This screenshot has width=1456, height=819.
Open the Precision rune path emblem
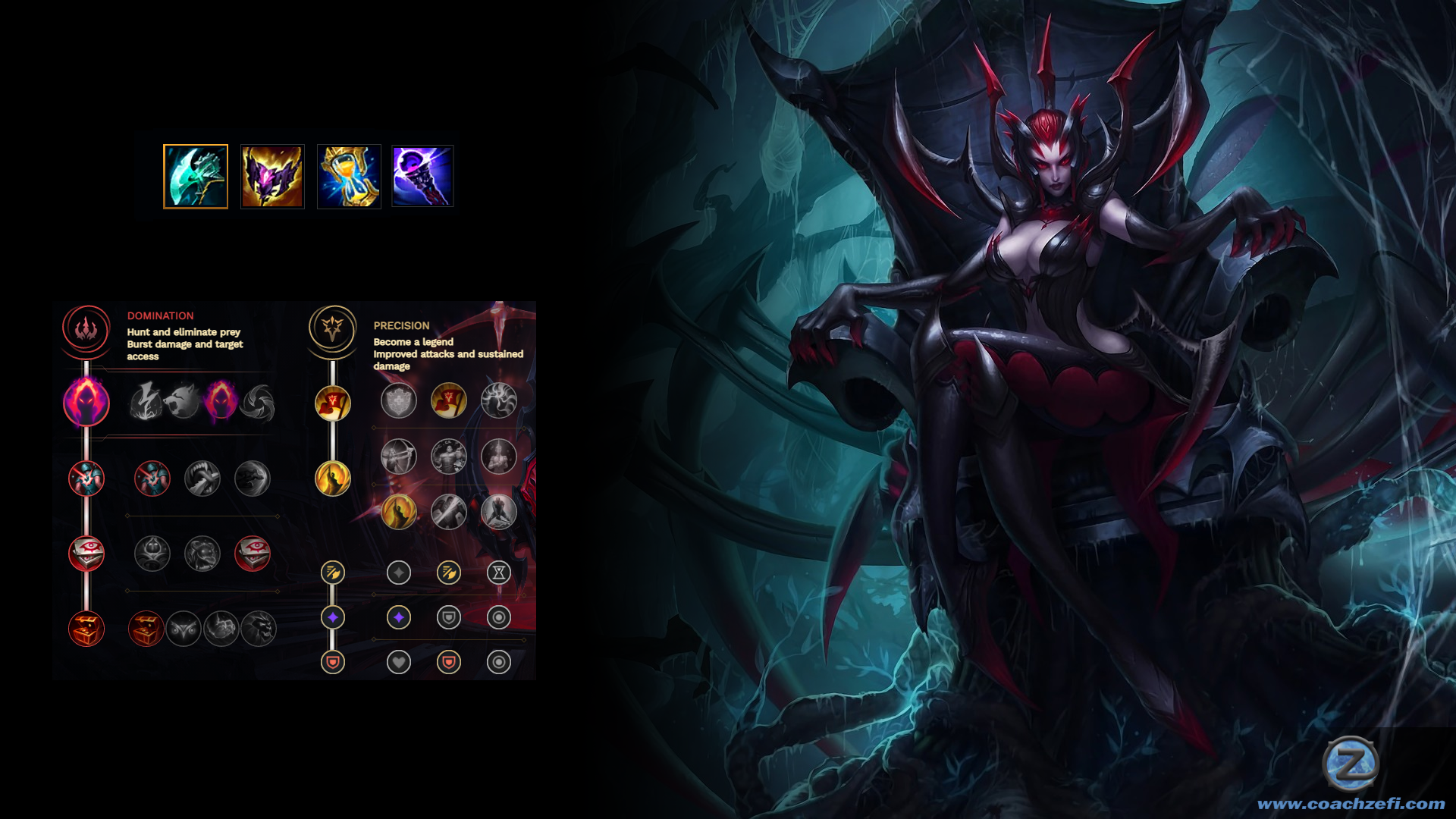pyautogui.click(x=332, y=328)
